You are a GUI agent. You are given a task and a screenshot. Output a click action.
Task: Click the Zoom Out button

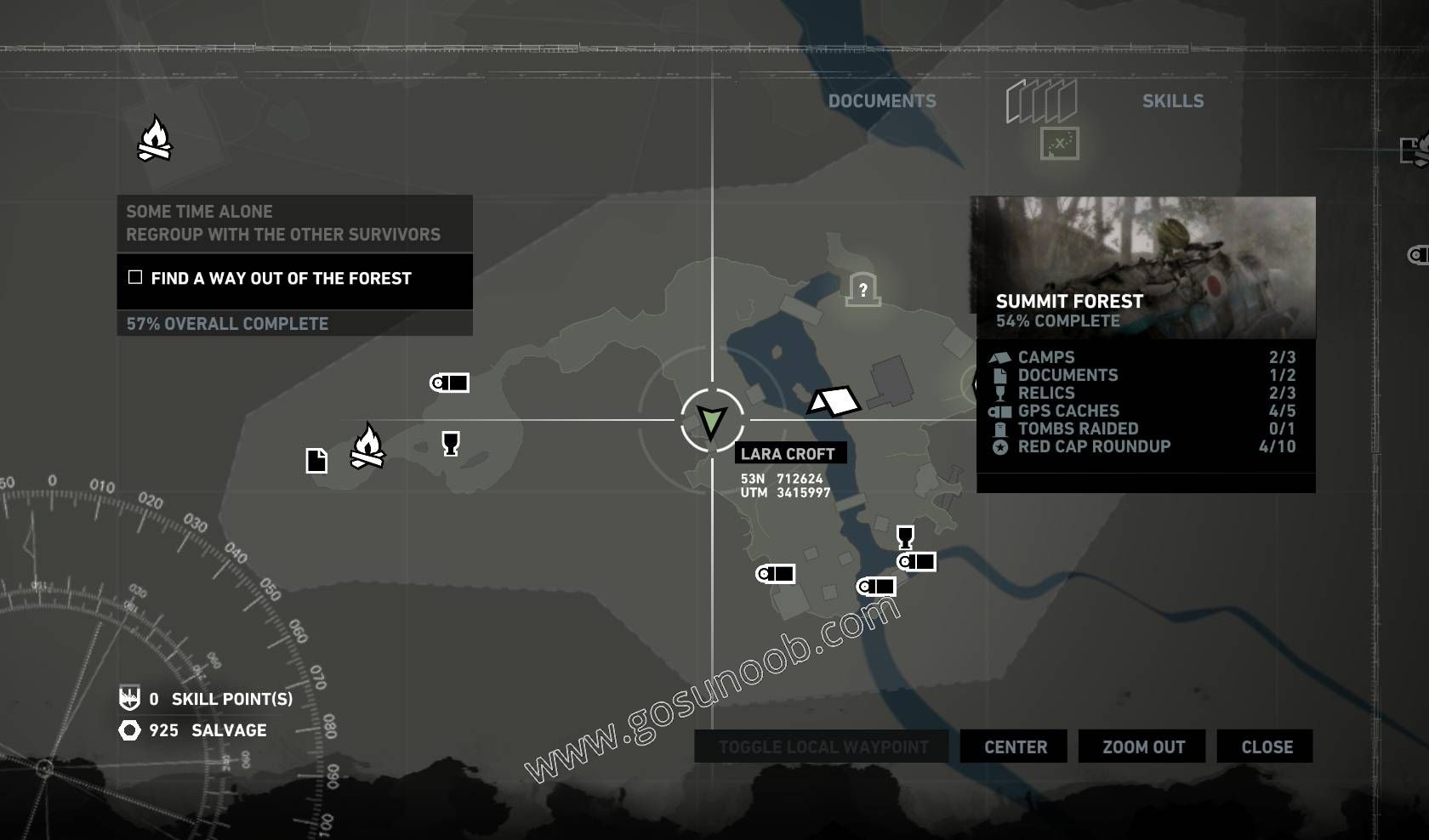click(x=1143, y=746)
